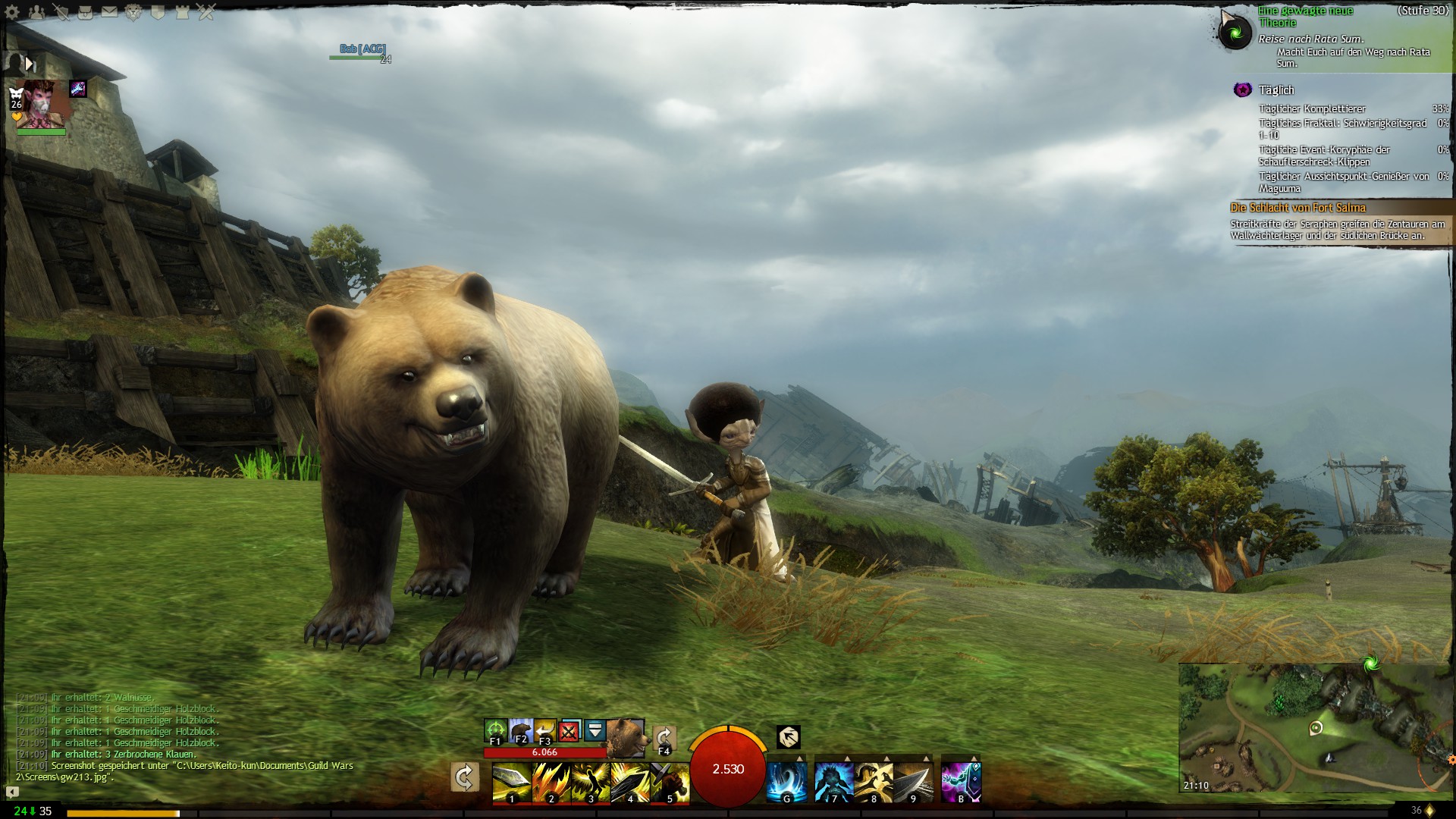Screen dimensions: 1456x819
Task: Activate the pet attack target command
Action: click(x=495, y=732)
